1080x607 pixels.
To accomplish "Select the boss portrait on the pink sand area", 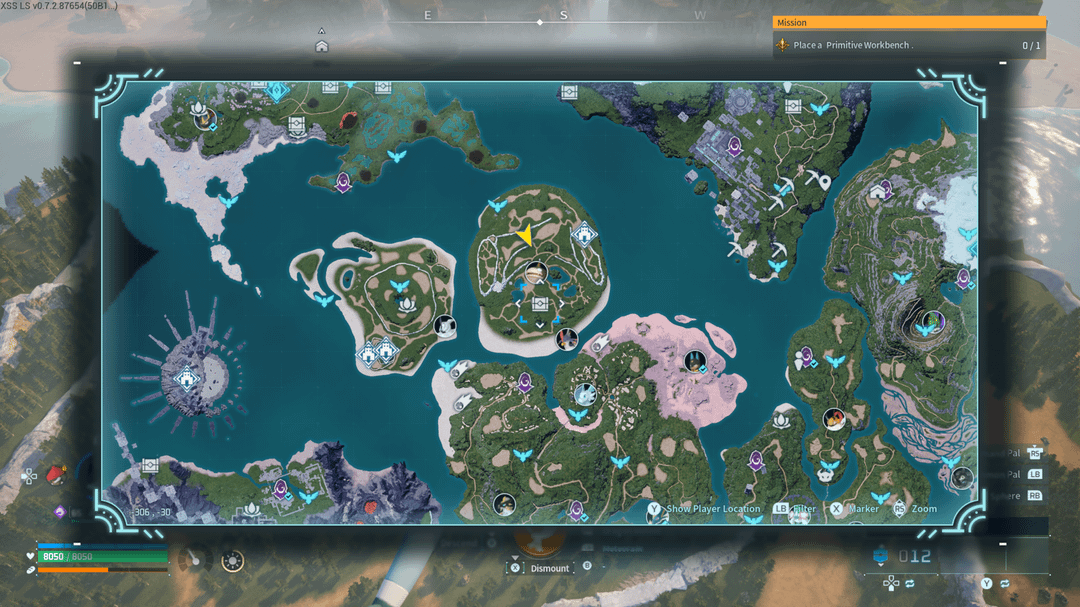I will [694, 360].
